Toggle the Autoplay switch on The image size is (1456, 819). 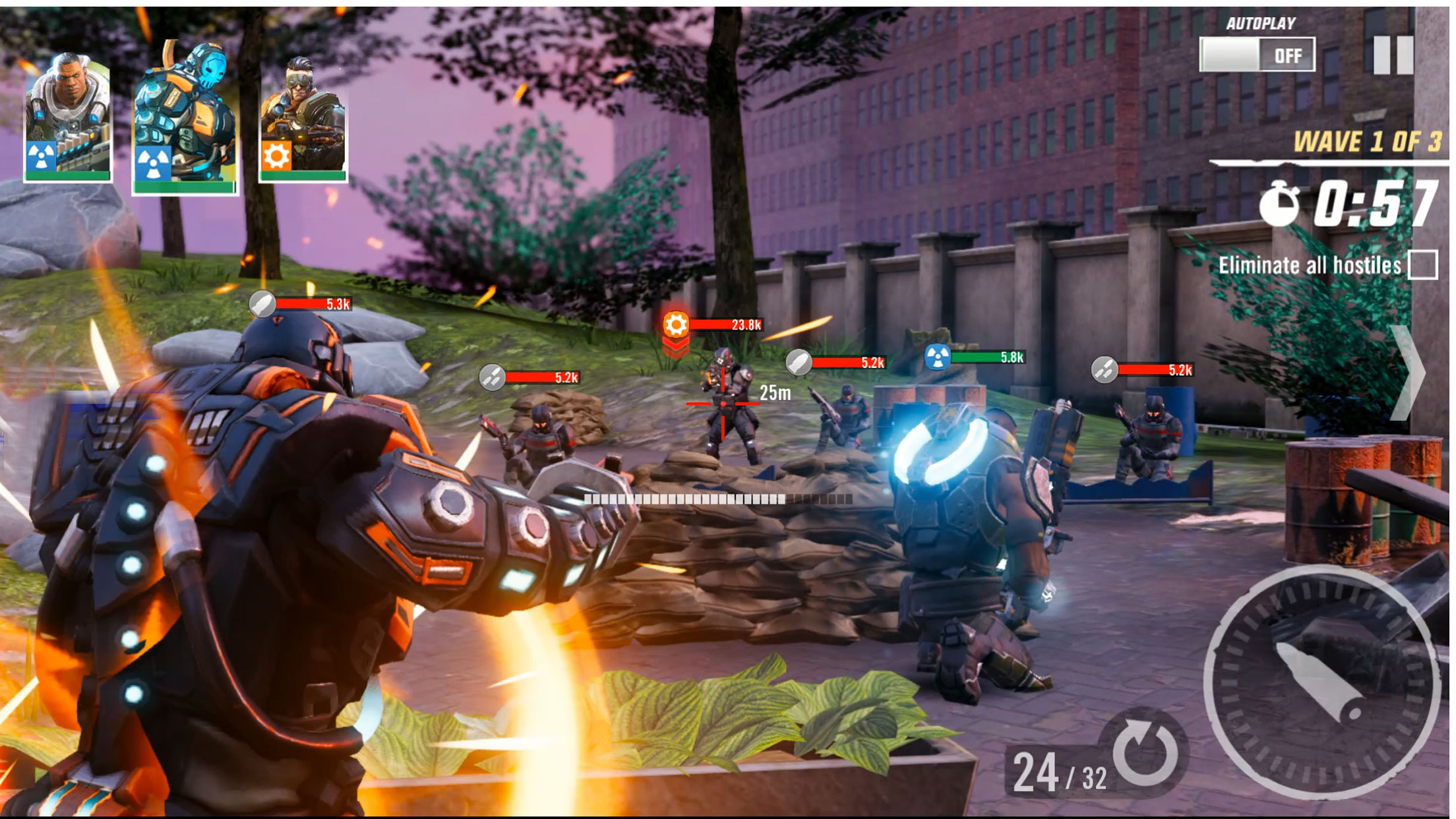tap(1257, 55)
